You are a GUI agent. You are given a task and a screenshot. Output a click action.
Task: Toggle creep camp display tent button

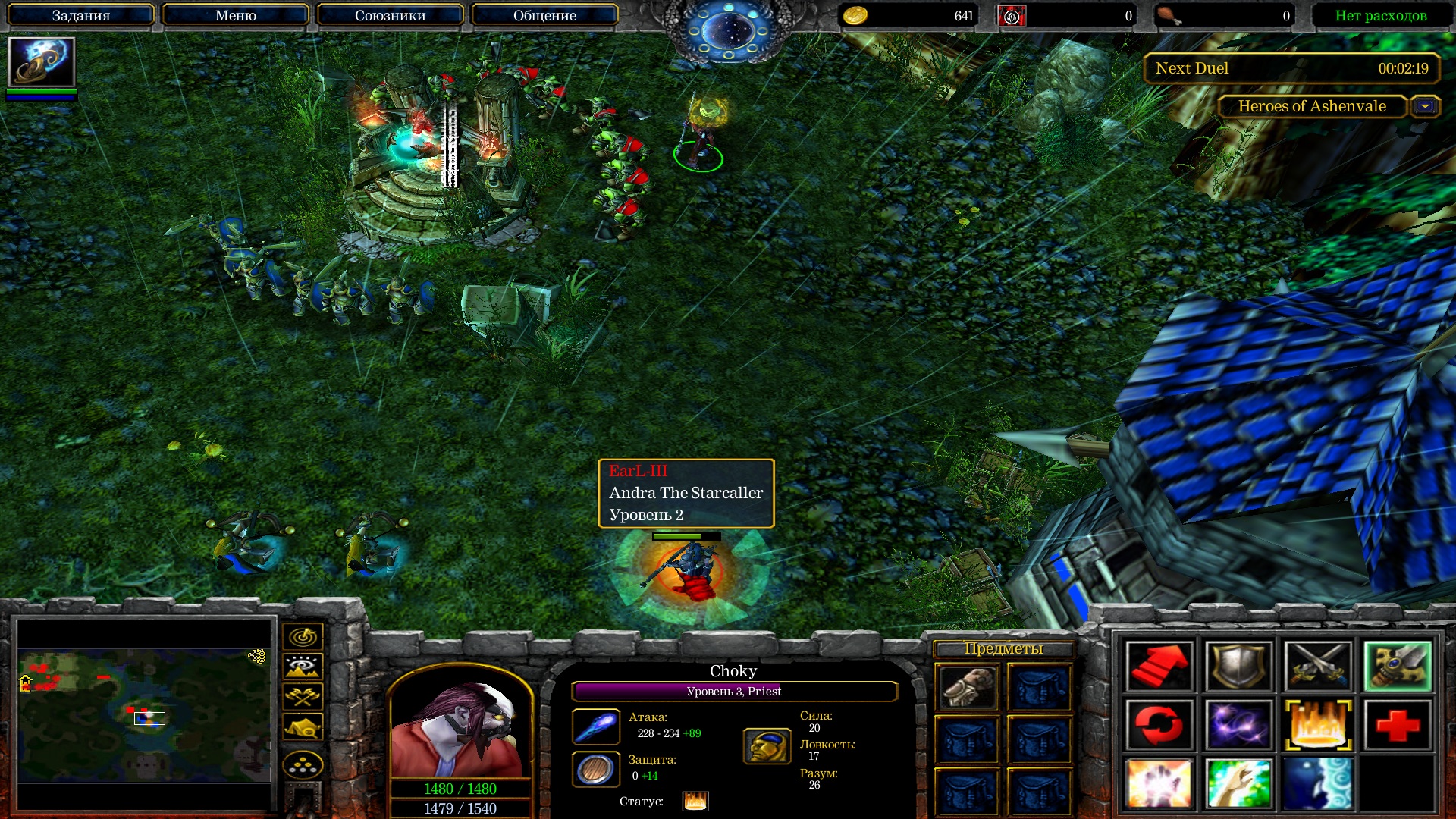point(303,726)
